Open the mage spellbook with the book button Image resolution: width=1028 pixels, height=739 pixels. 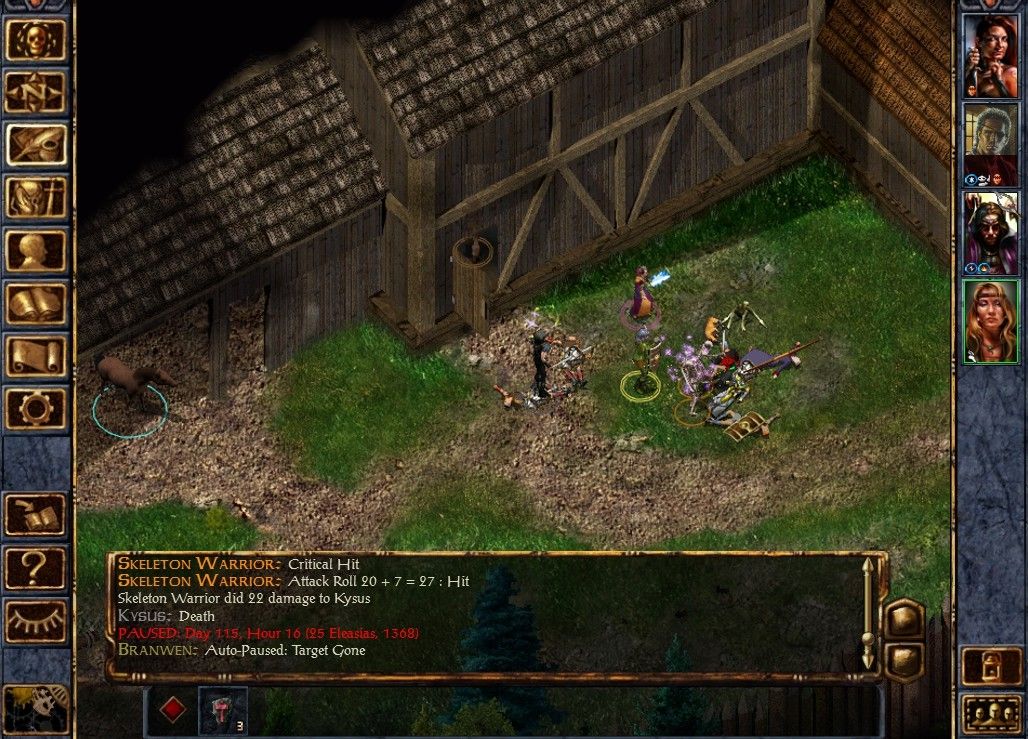[36, 303]
